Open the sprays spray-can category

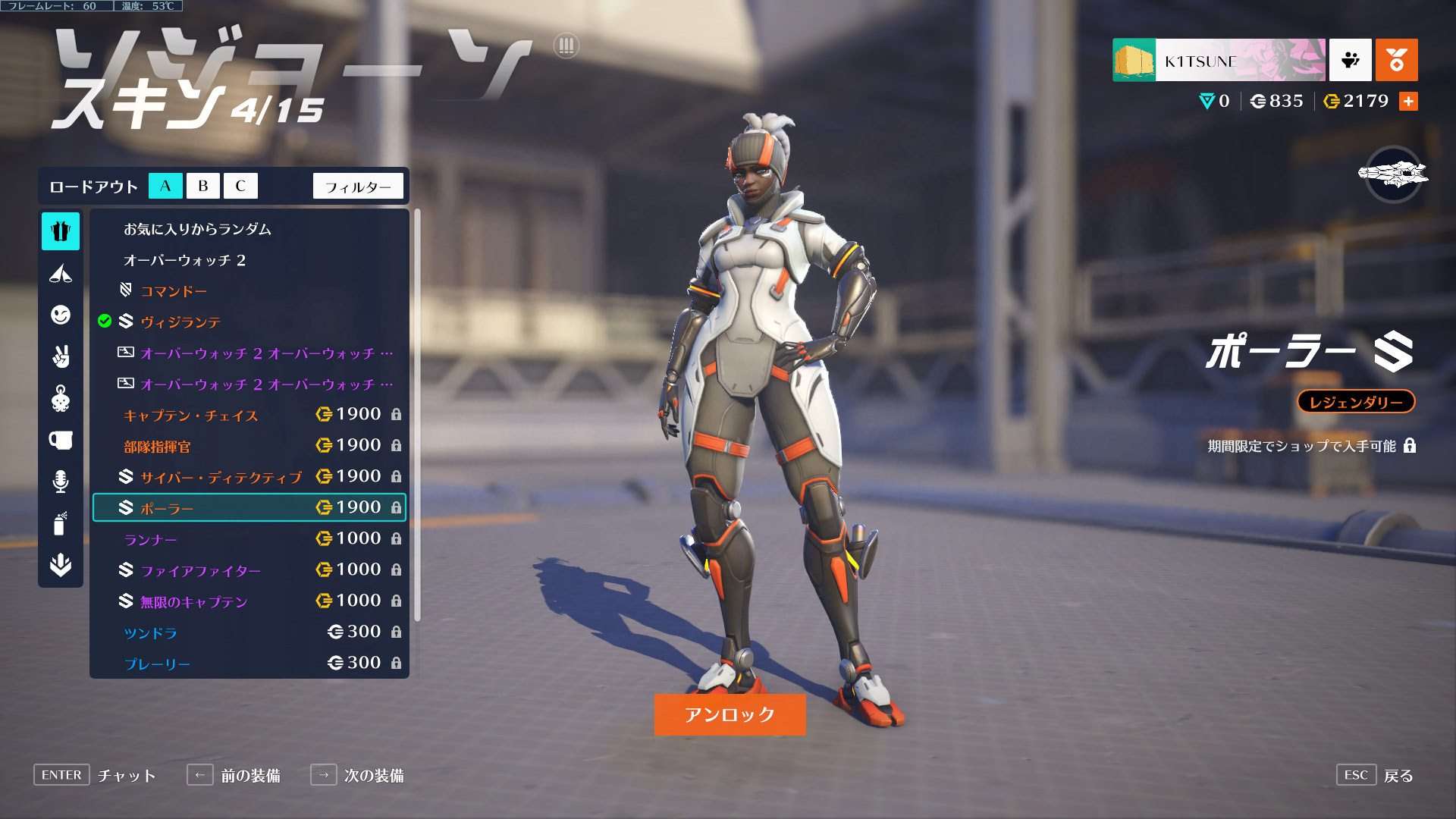point(61,523)
